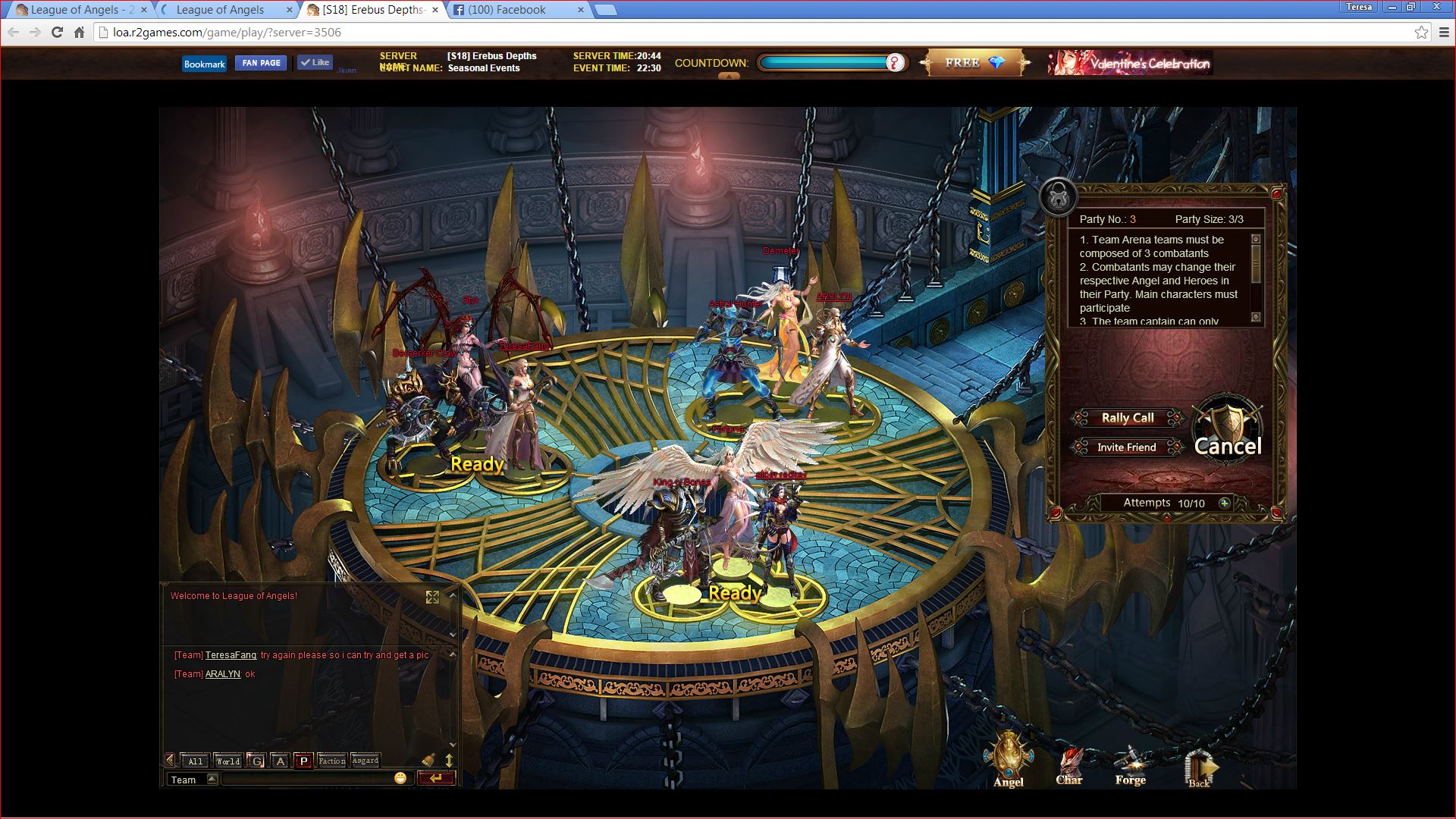Screen dimensions: 1456x819
Task: Claim the FREE diamond offer
Action: click(x=975, y=63)
